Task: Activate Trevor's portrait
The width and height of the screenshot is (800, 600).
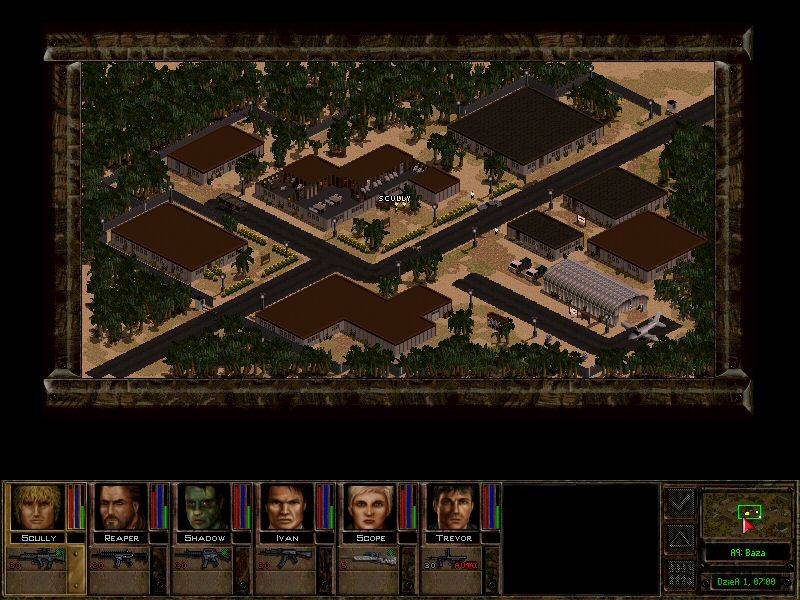Action: [x=452, y=508]
